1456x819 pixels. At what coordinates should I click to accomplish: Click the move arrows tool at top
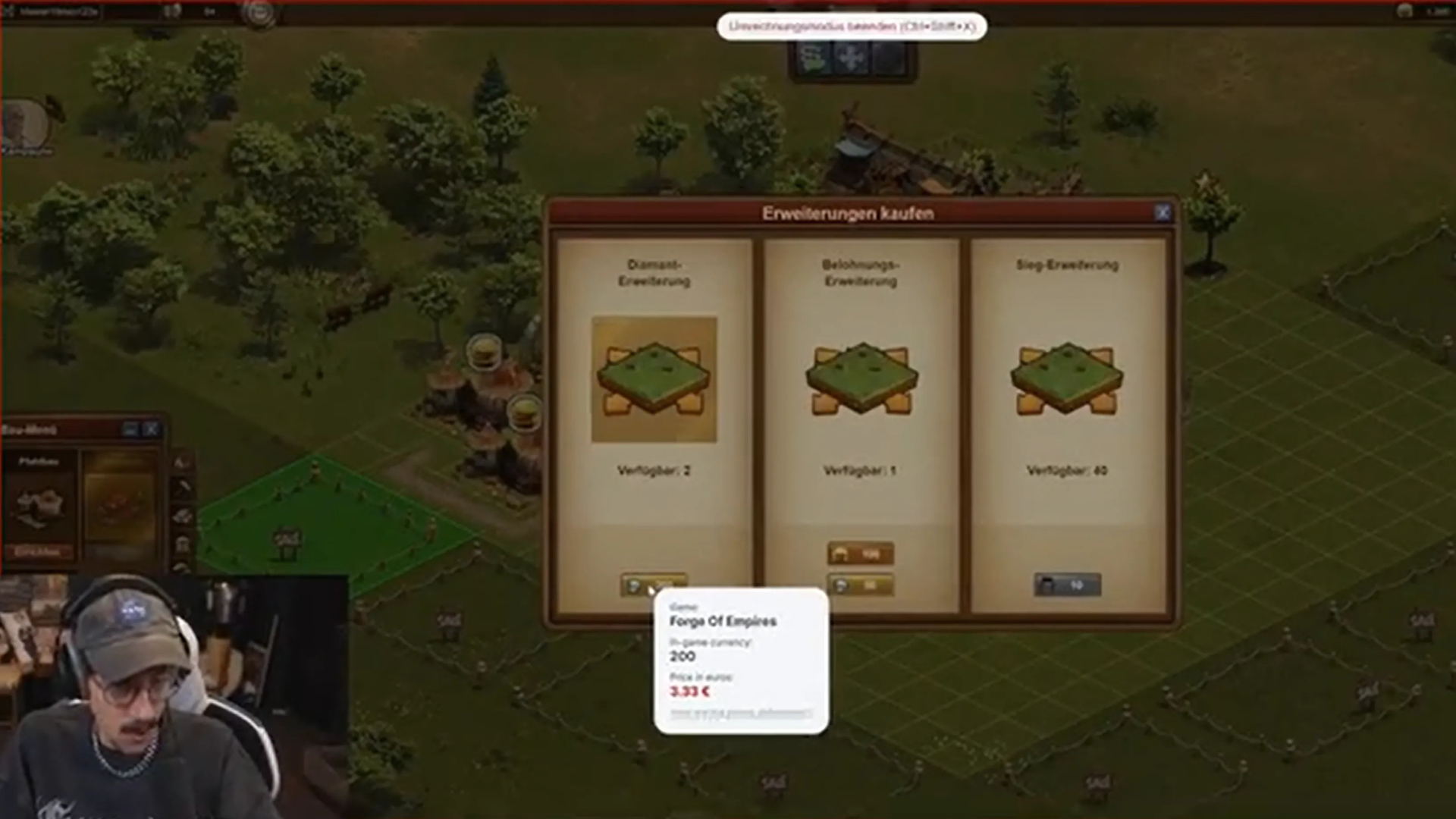click(852, 58)
